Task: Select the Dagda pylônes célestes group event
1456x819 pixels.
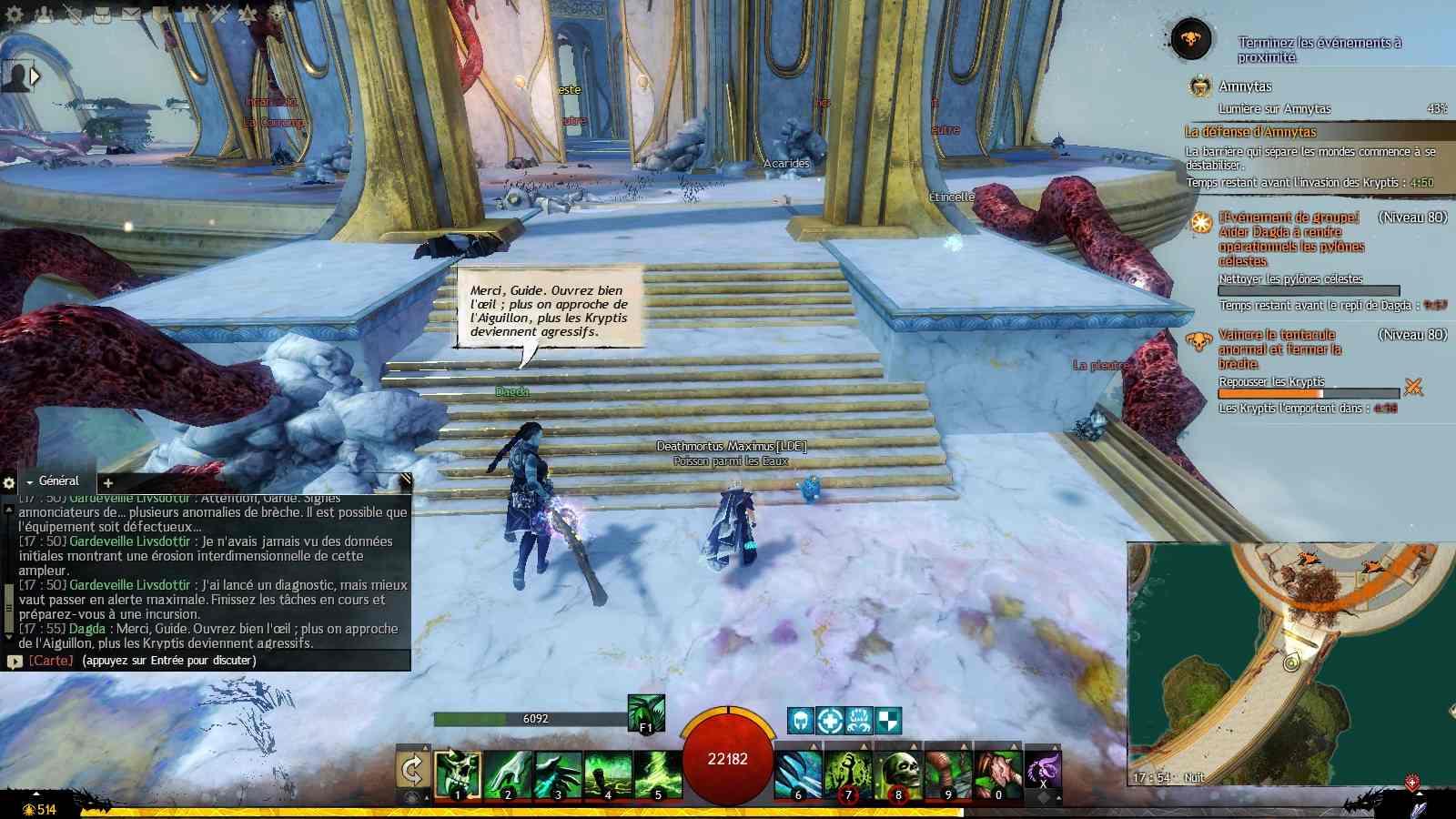Action: tap(1290, 238)
